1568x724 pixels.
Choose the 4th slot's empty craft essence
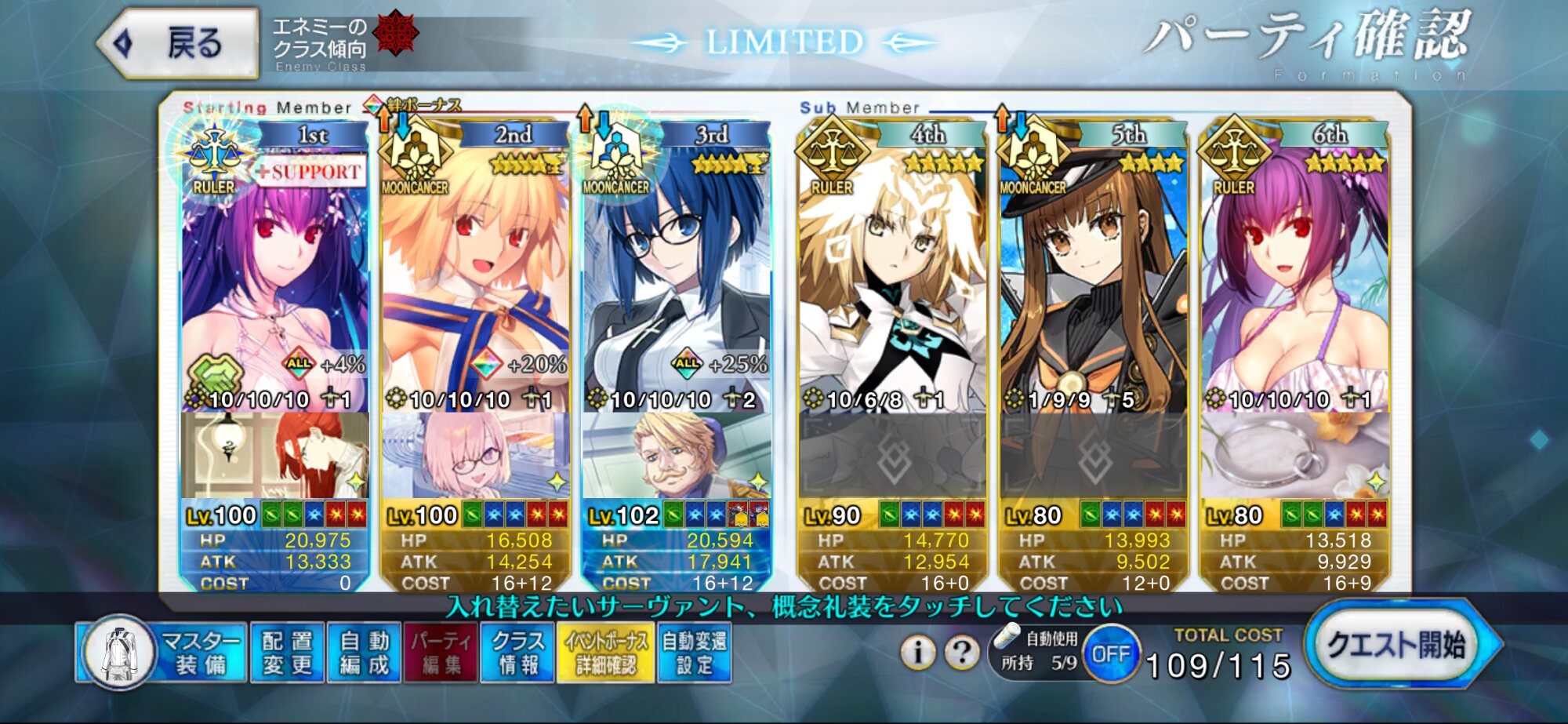tap(892, 457)
